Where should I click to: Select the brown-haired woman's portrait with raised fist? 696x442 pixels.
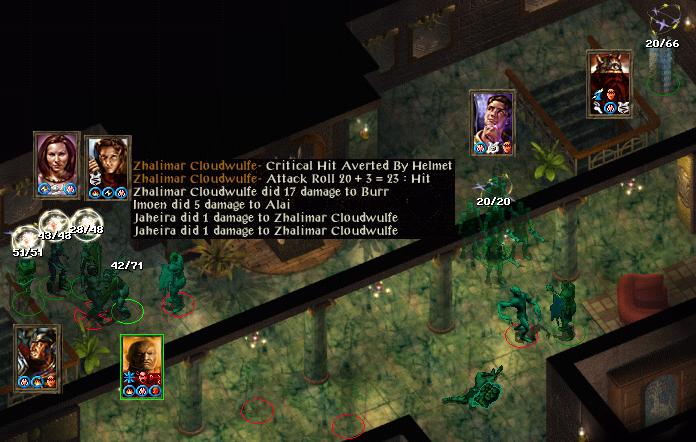(108, 160)
